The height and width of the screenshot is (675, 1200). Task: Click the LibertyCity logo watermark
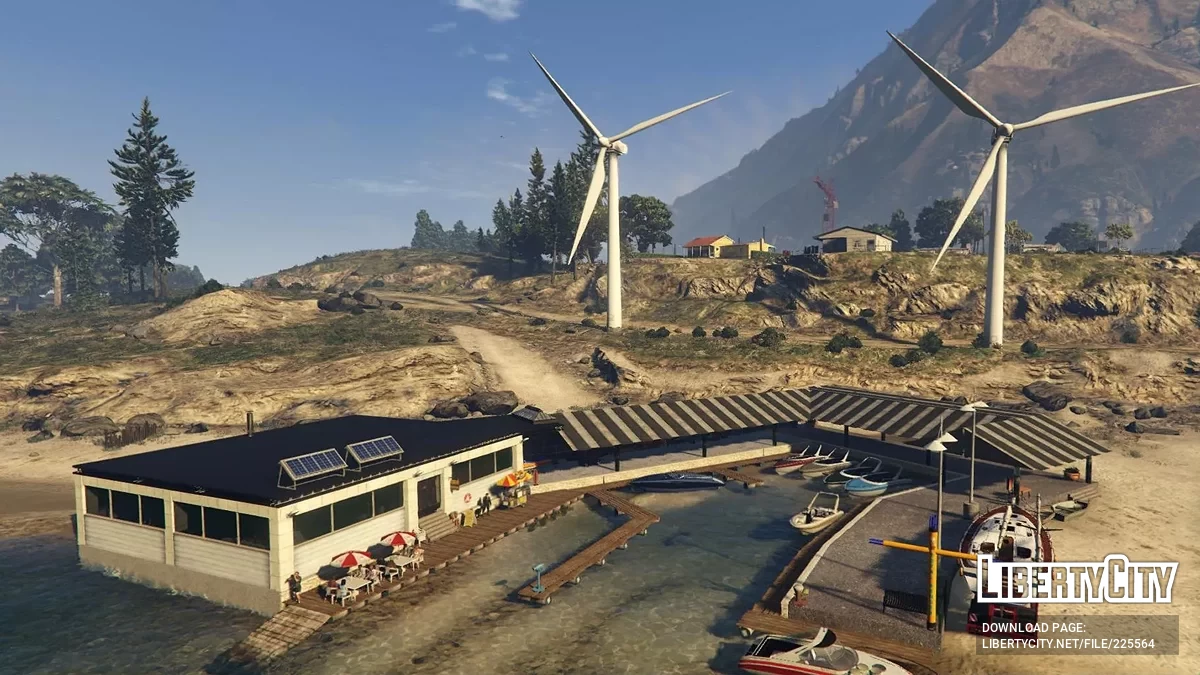pos(1077,580)
